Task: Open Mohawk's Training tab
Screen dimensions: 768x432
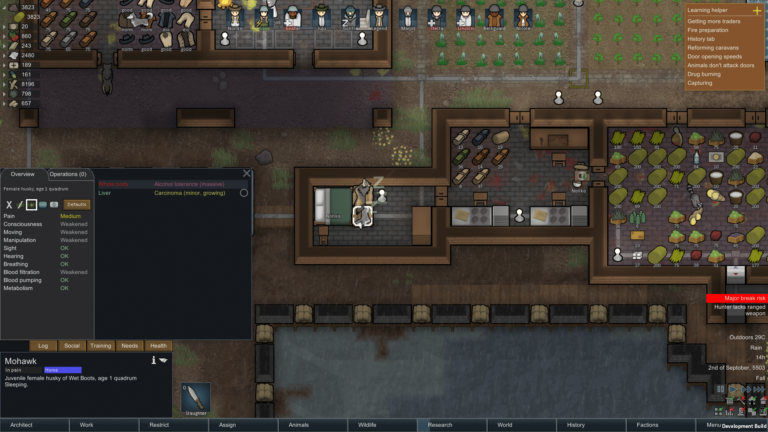Action: point(101,345)
